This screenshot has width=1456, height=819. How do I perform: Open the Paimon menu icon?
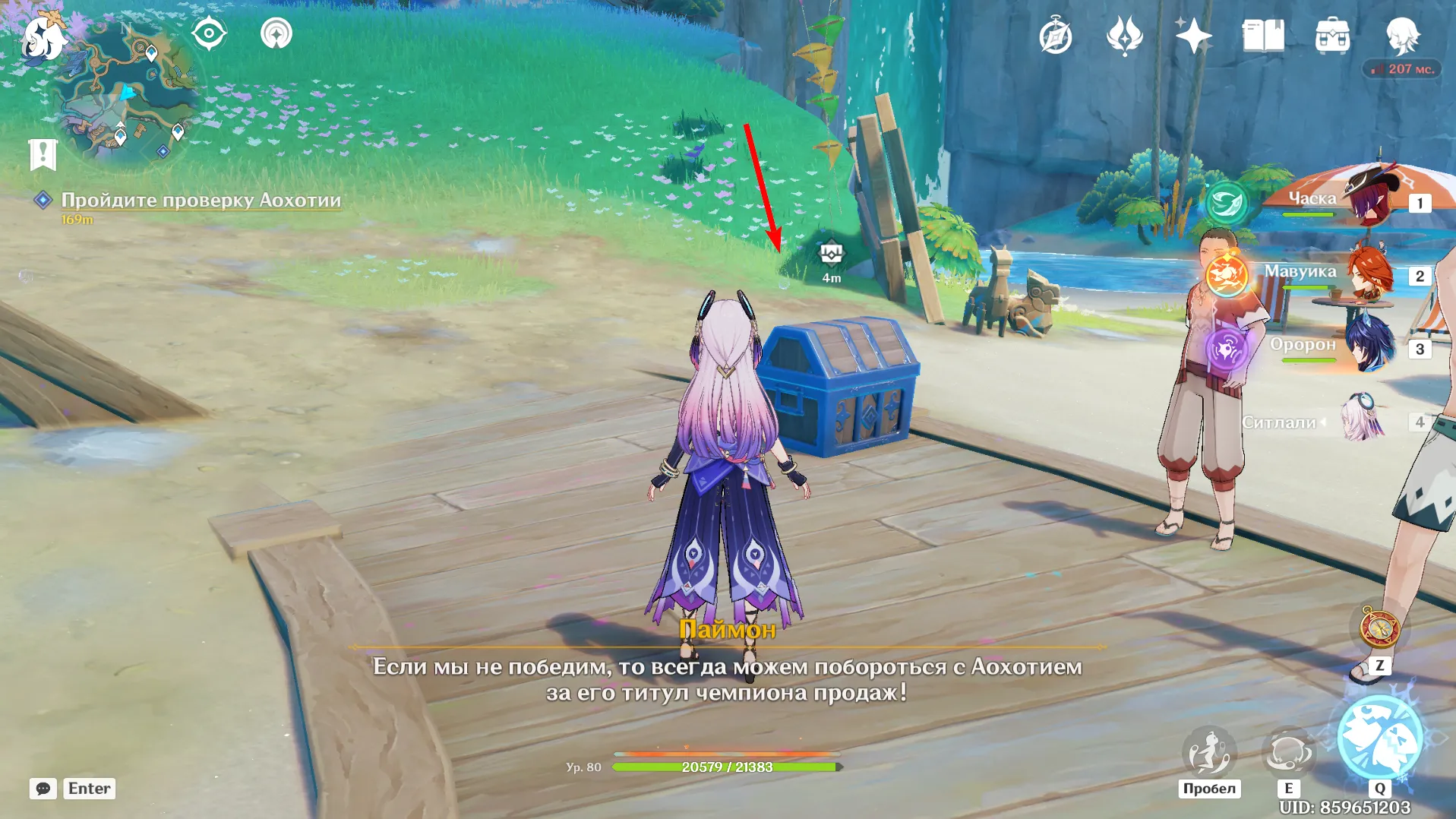[x=42, y=38]
